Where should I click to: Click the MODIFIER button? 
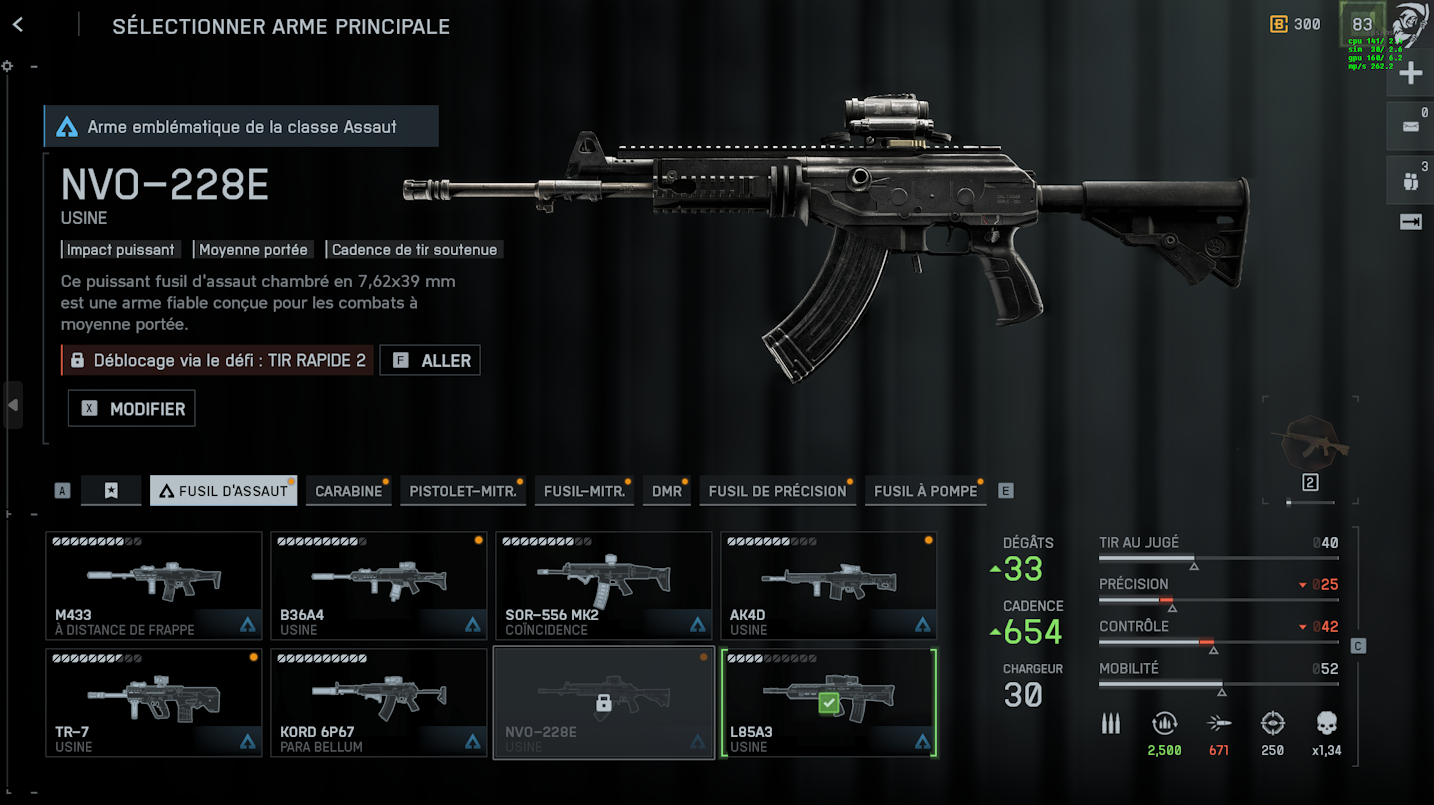click(x=132, y=409)
